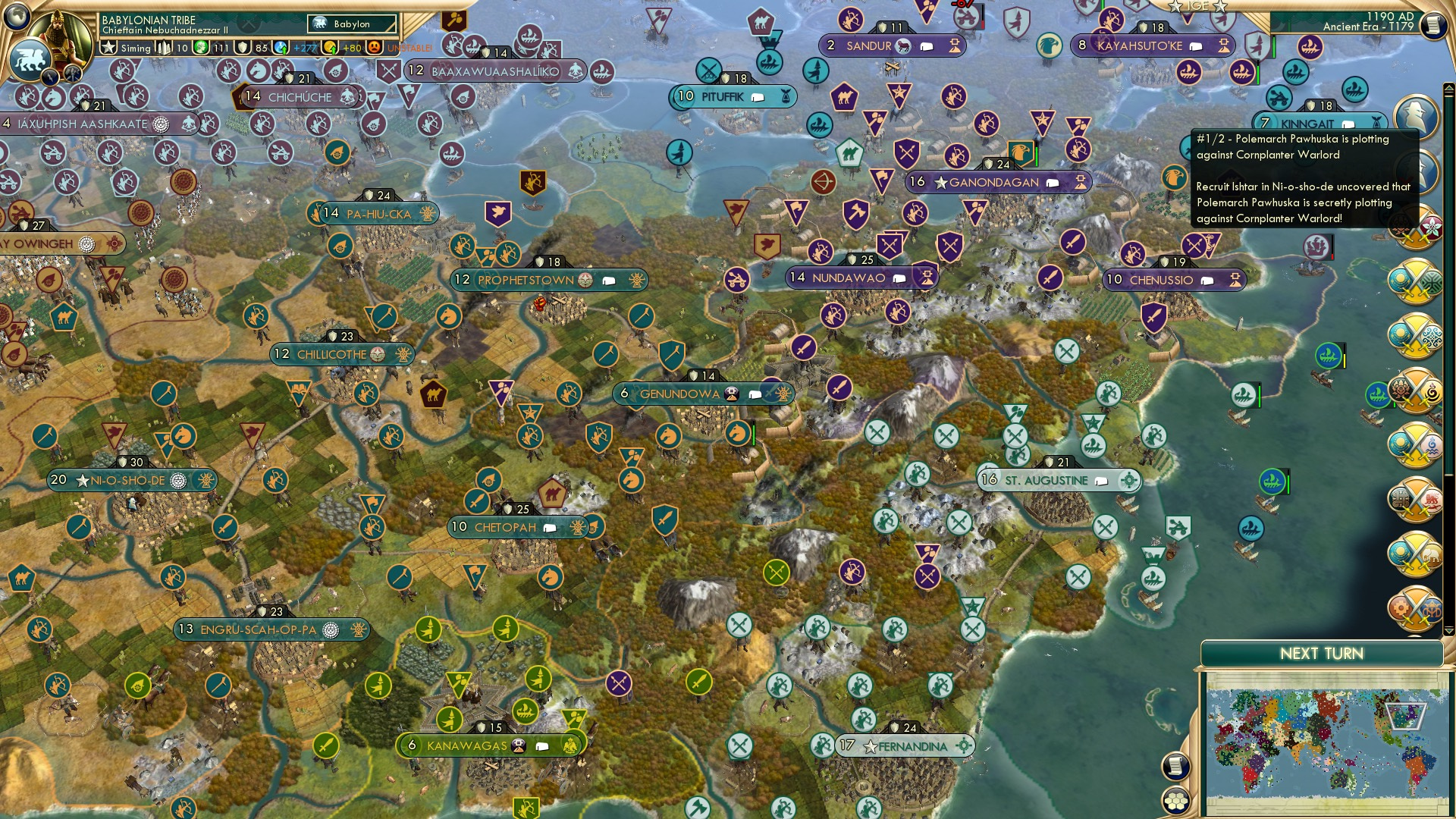Click the gold coin icon showing +80

pos(329,47)
